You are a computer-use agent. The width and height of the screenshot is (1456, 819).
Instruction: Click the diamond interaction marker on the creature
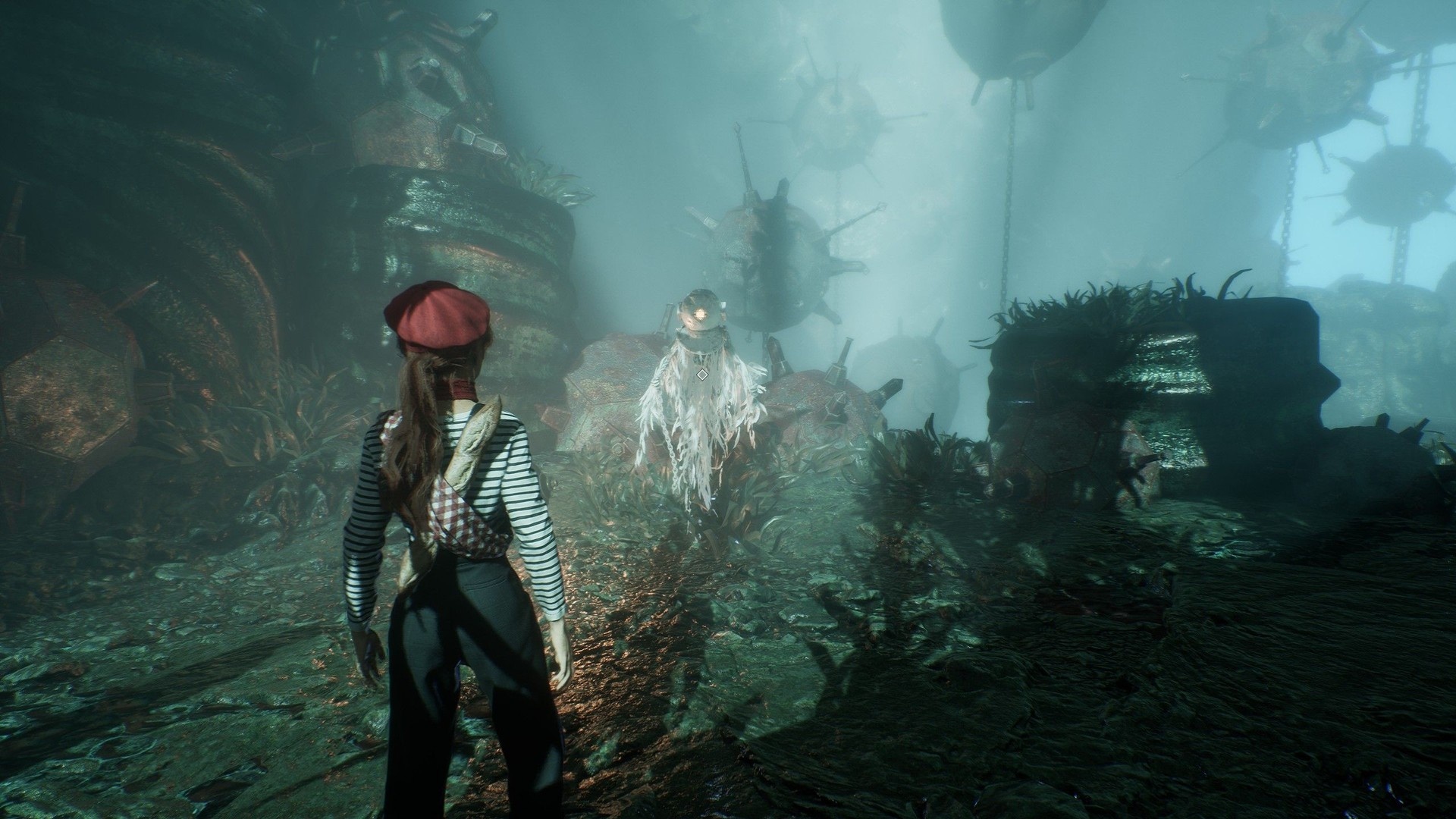702,374
